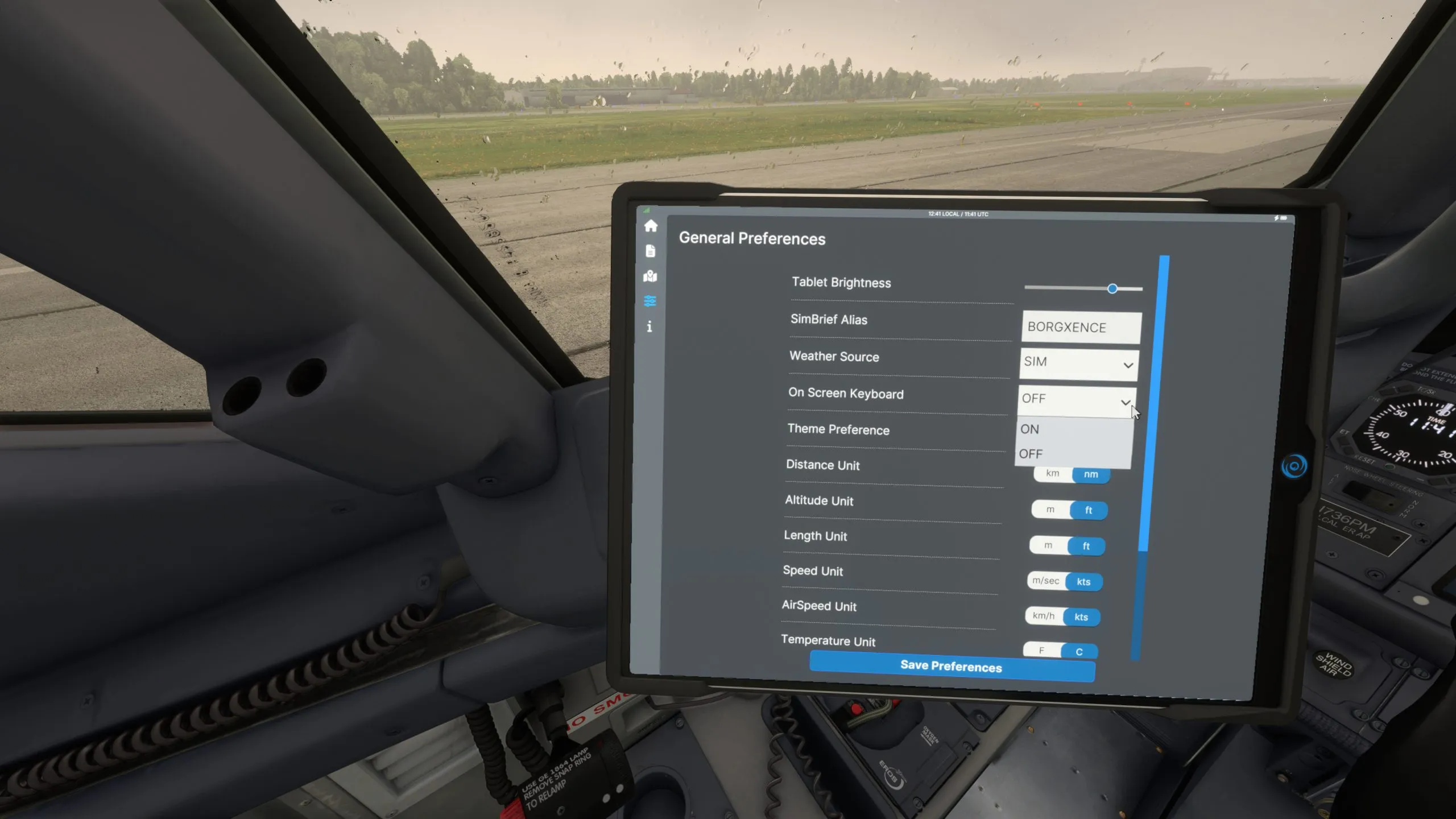The height and width of the screenshot is (819, 1456).
Task: Open the document page icon
Action: click(x=651, y=251)
